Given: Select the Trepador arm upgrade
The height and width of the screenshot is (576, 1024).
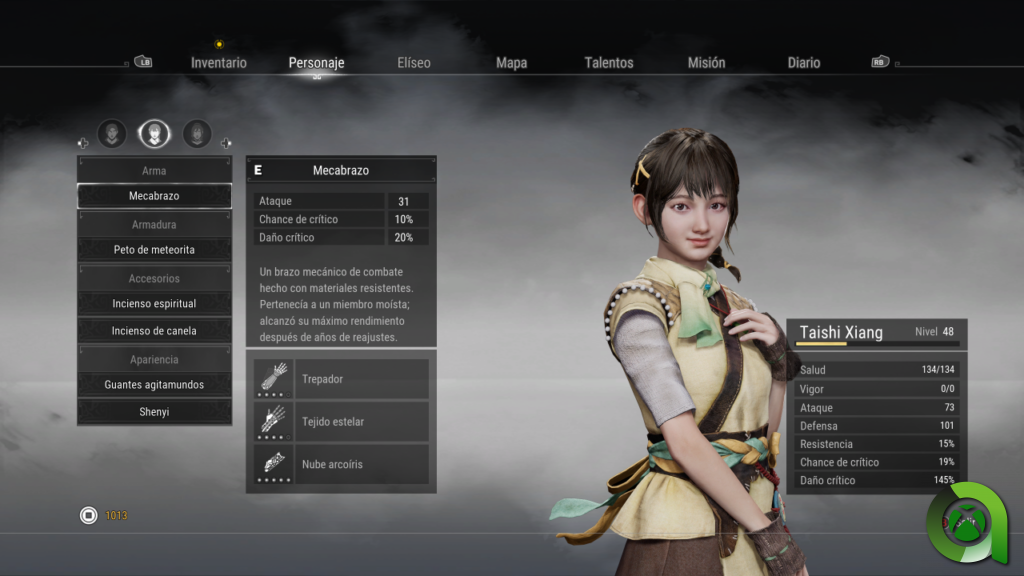Looking at the screenshot, I should pyautogui.click(x=341, y=380).
